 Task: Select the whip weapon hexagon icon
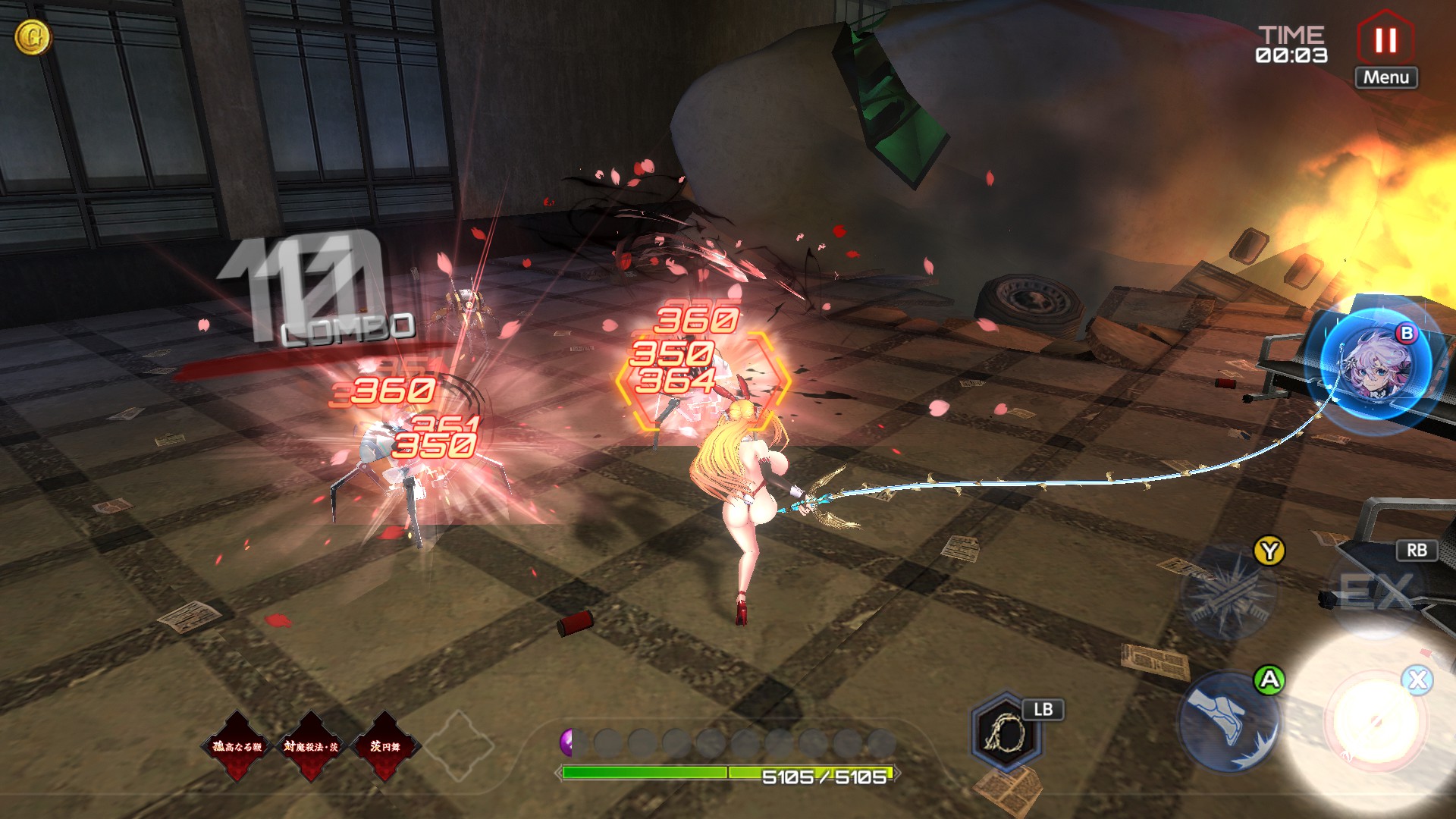(1006, 732)
